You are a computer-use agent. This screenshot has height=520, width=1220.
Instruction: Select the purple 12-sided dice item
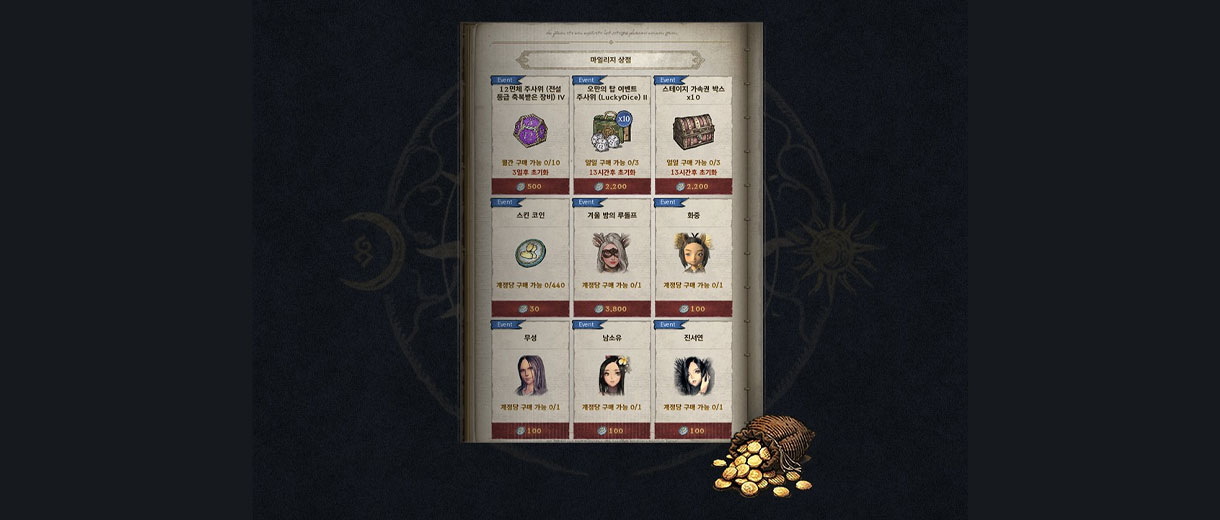530,129
